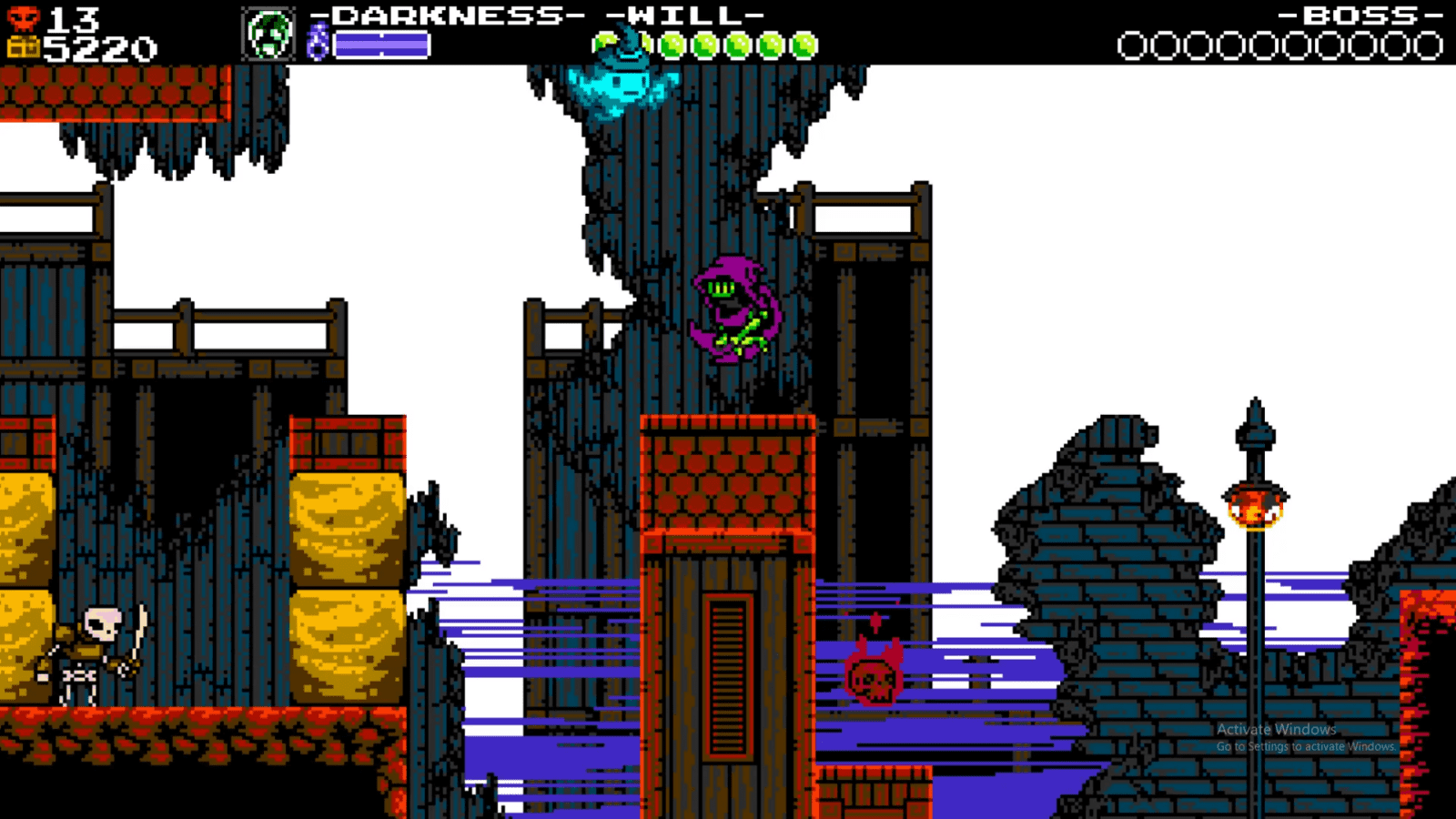Image resolution: width=1456 pixels, height=819 pixels.
Task: Click the Activate Windows watermark text
Action: (x=1275, y=729)
